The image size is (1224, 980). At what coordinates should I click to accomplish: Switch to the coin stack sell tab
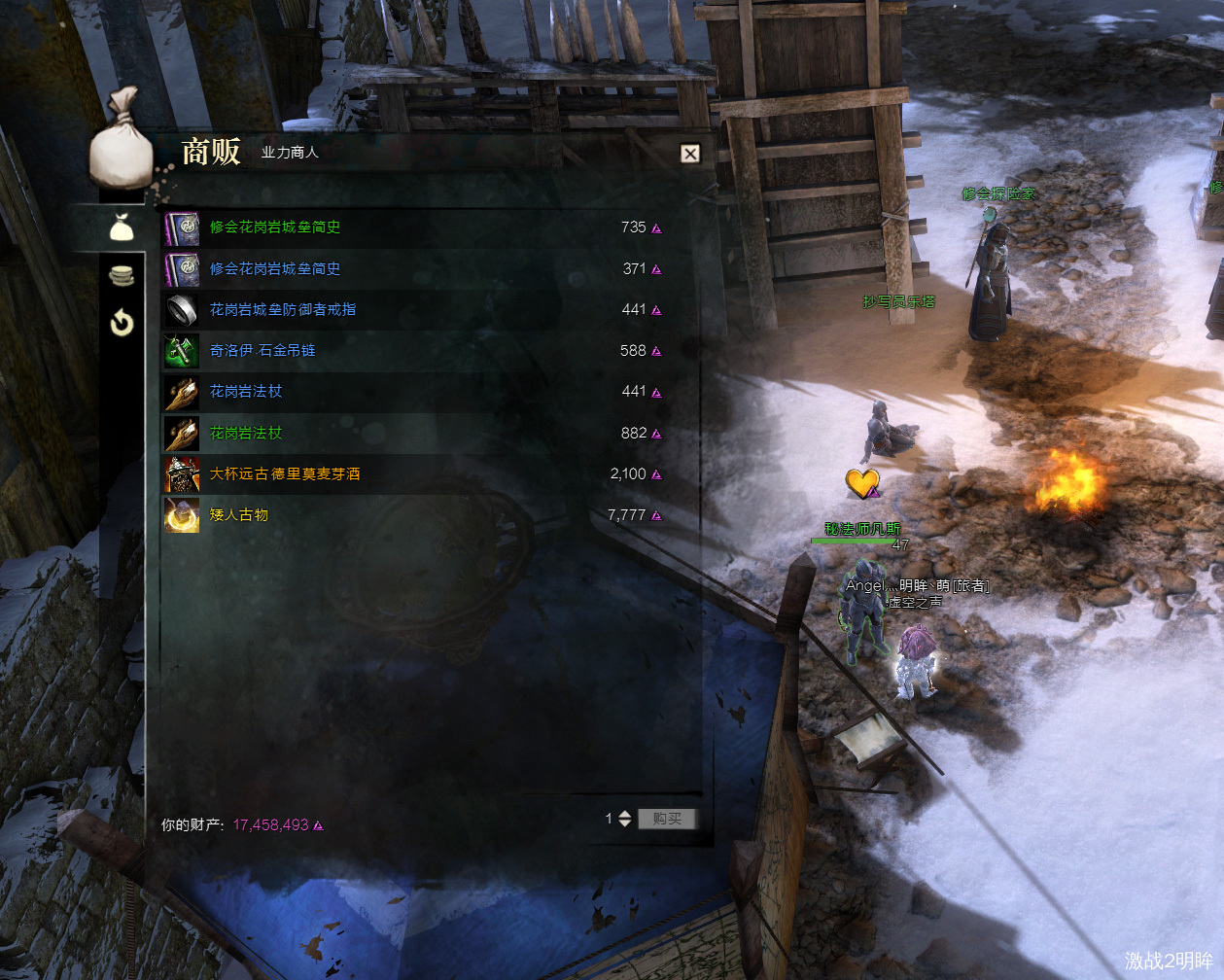[x=122, y=276]
